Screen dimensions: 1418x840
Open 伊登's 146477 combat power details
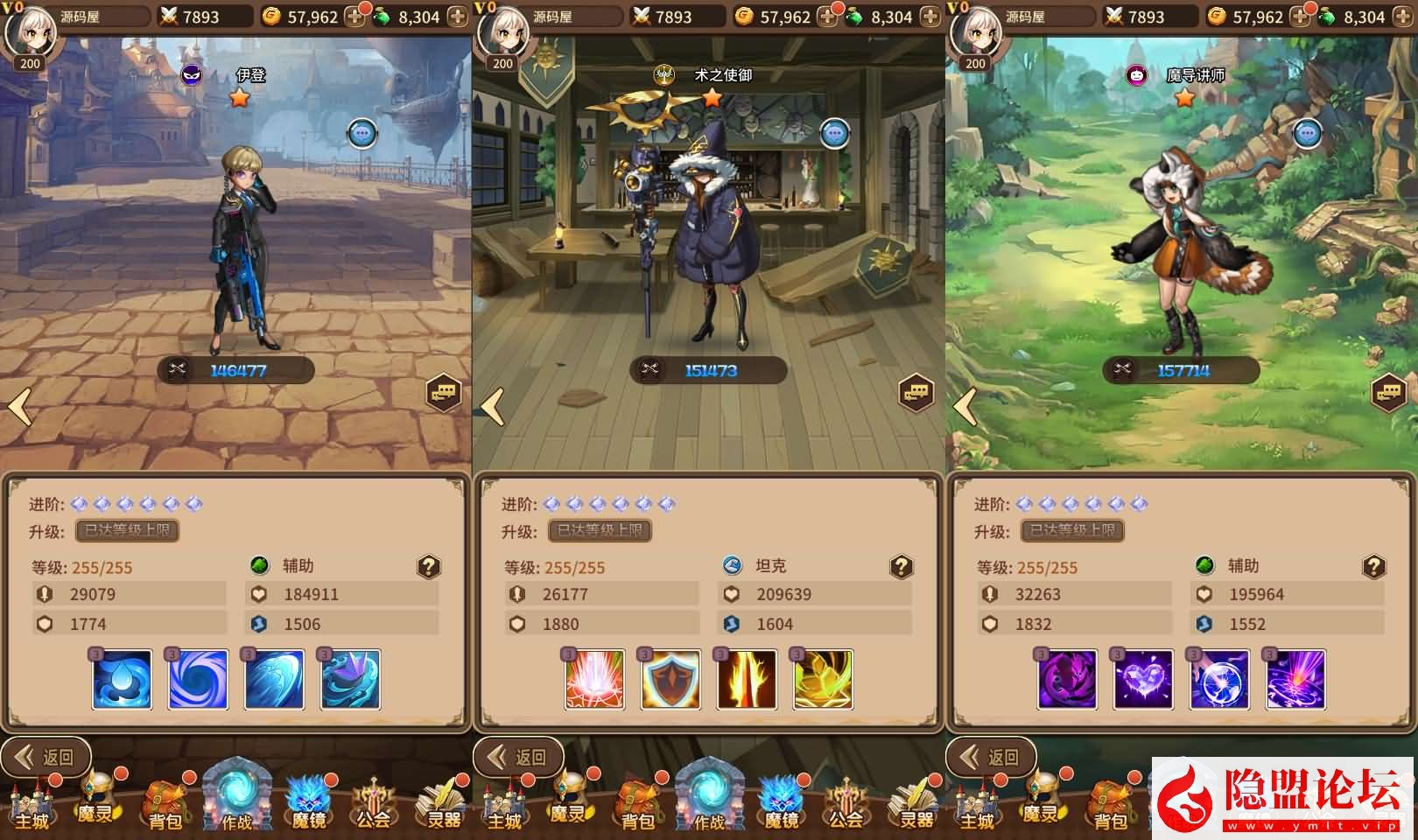236,370
